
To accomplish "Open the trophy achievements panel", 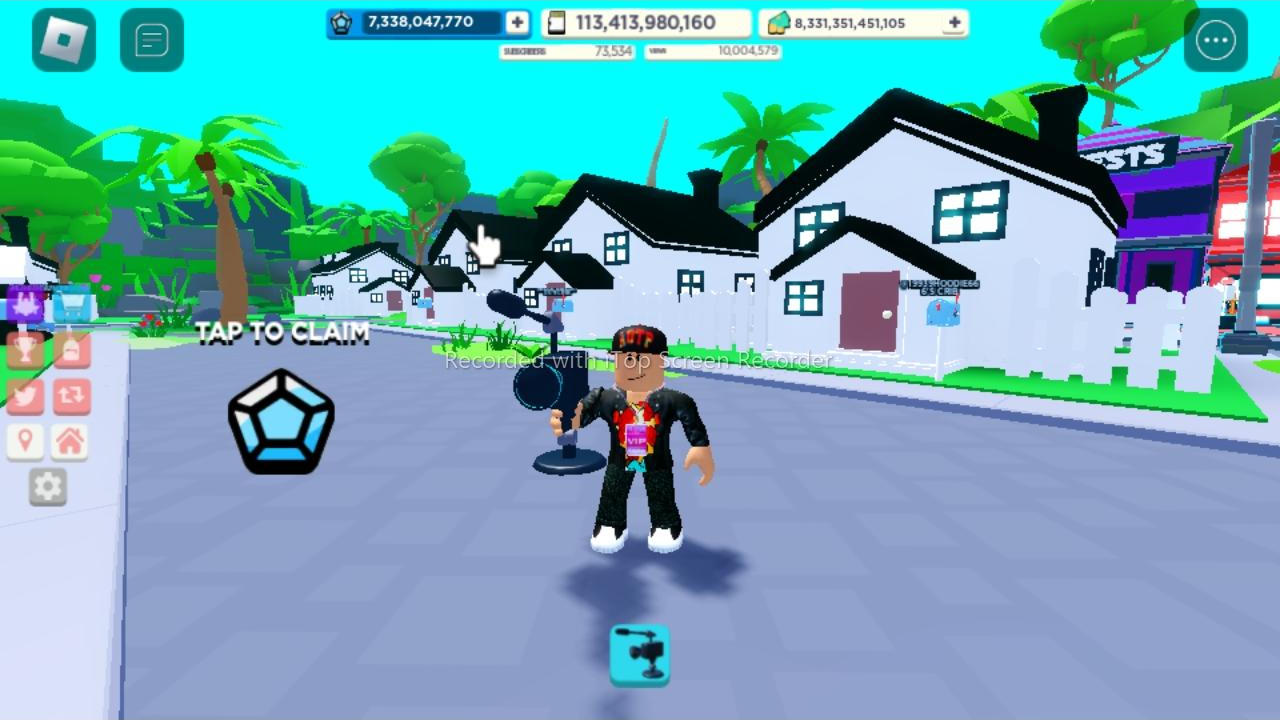I will [x=25, y=350].
